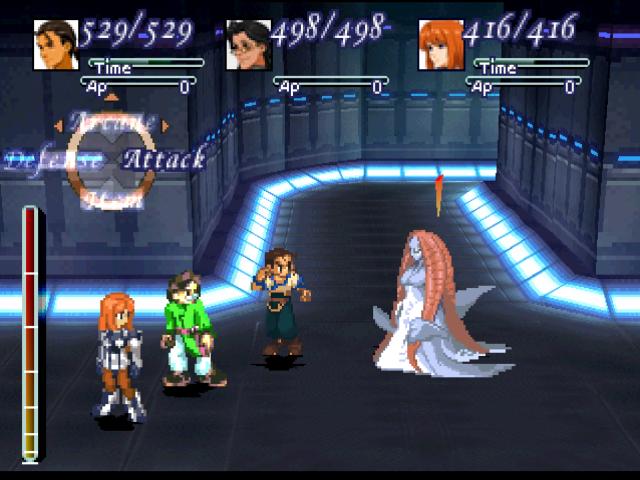Open the Item command at ring bottom
640x480 pixels.
(111, 200)
